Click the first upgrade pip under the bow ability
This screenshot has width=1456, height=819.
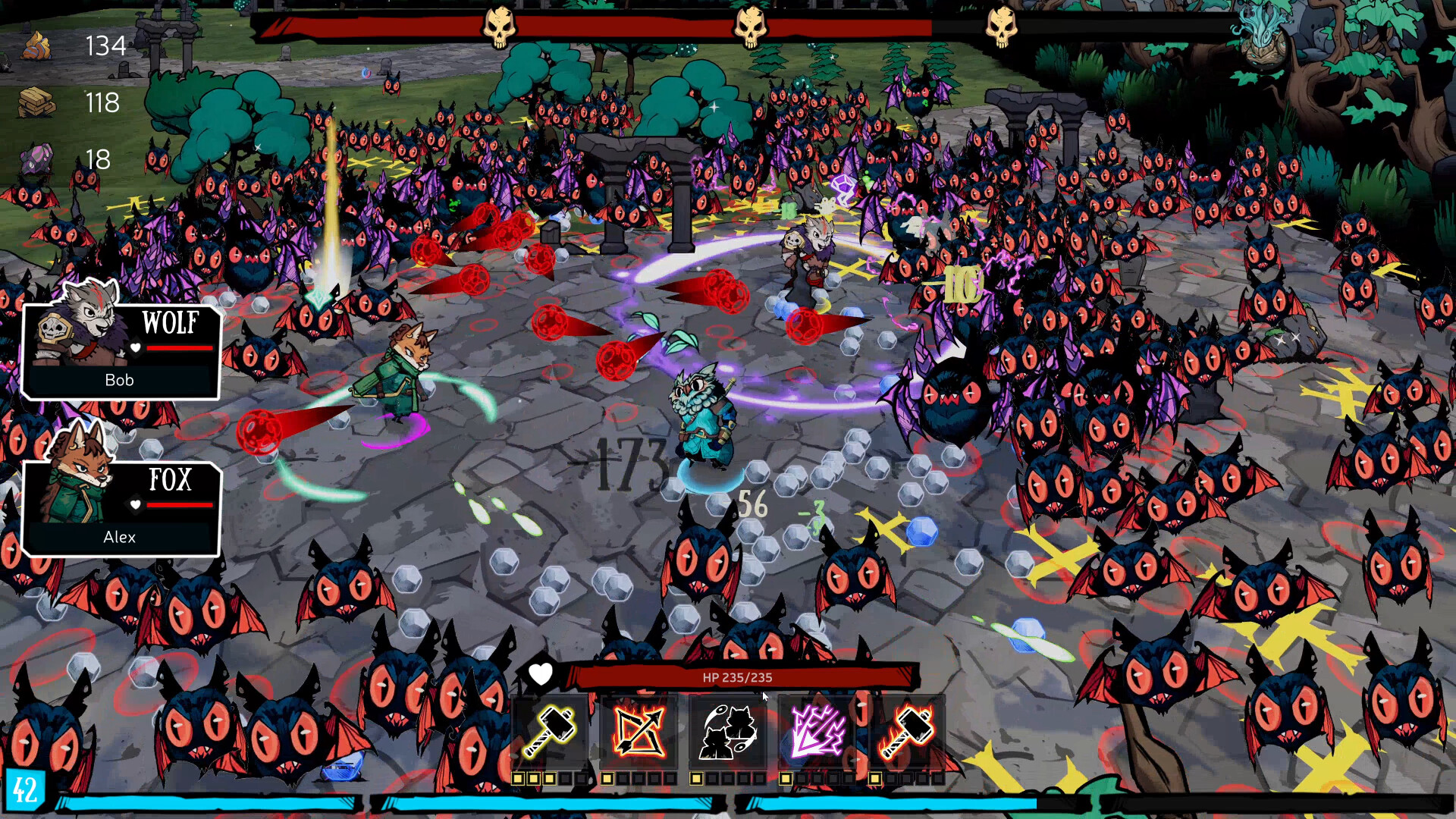(608, 777)
